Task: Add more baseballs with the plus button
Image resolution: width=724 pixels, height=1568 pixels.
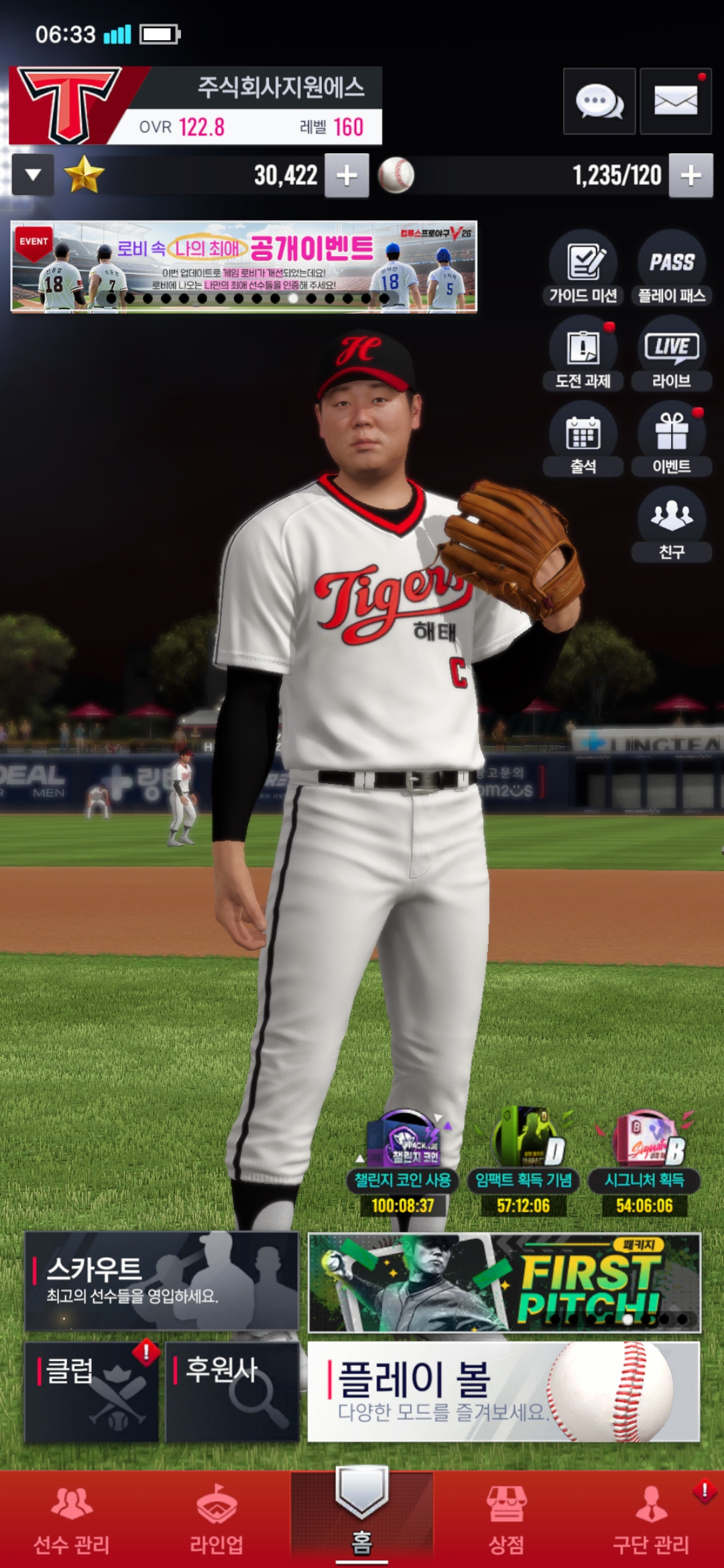Action: click(x=690, y=176)
